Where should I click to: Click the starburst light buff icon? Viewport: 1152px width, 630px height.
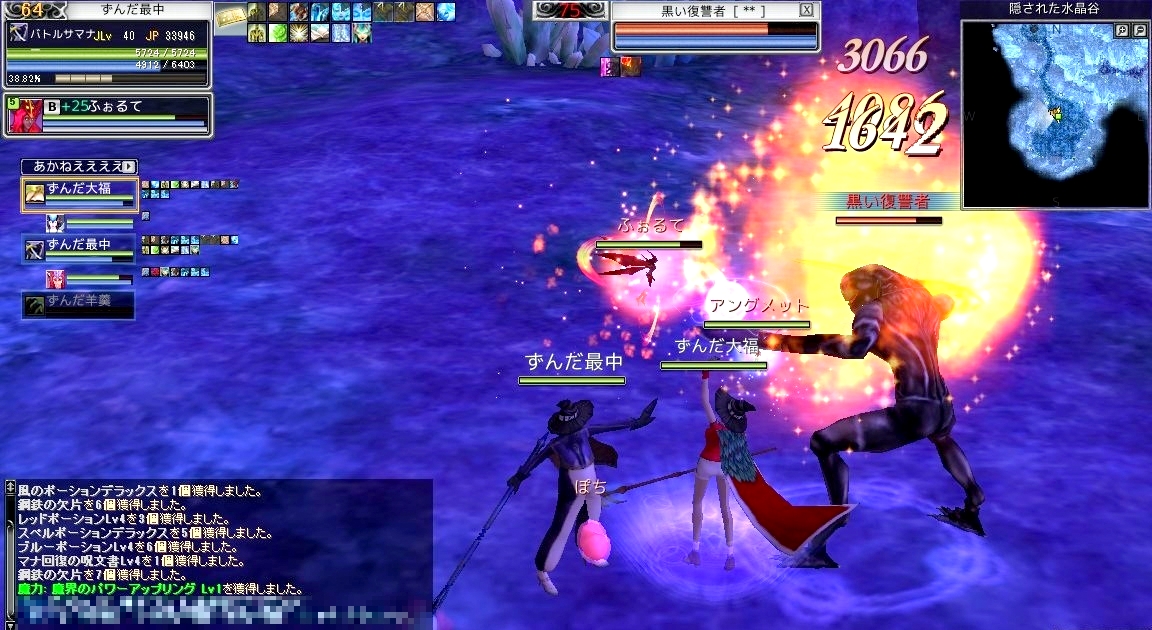point(297,33)
